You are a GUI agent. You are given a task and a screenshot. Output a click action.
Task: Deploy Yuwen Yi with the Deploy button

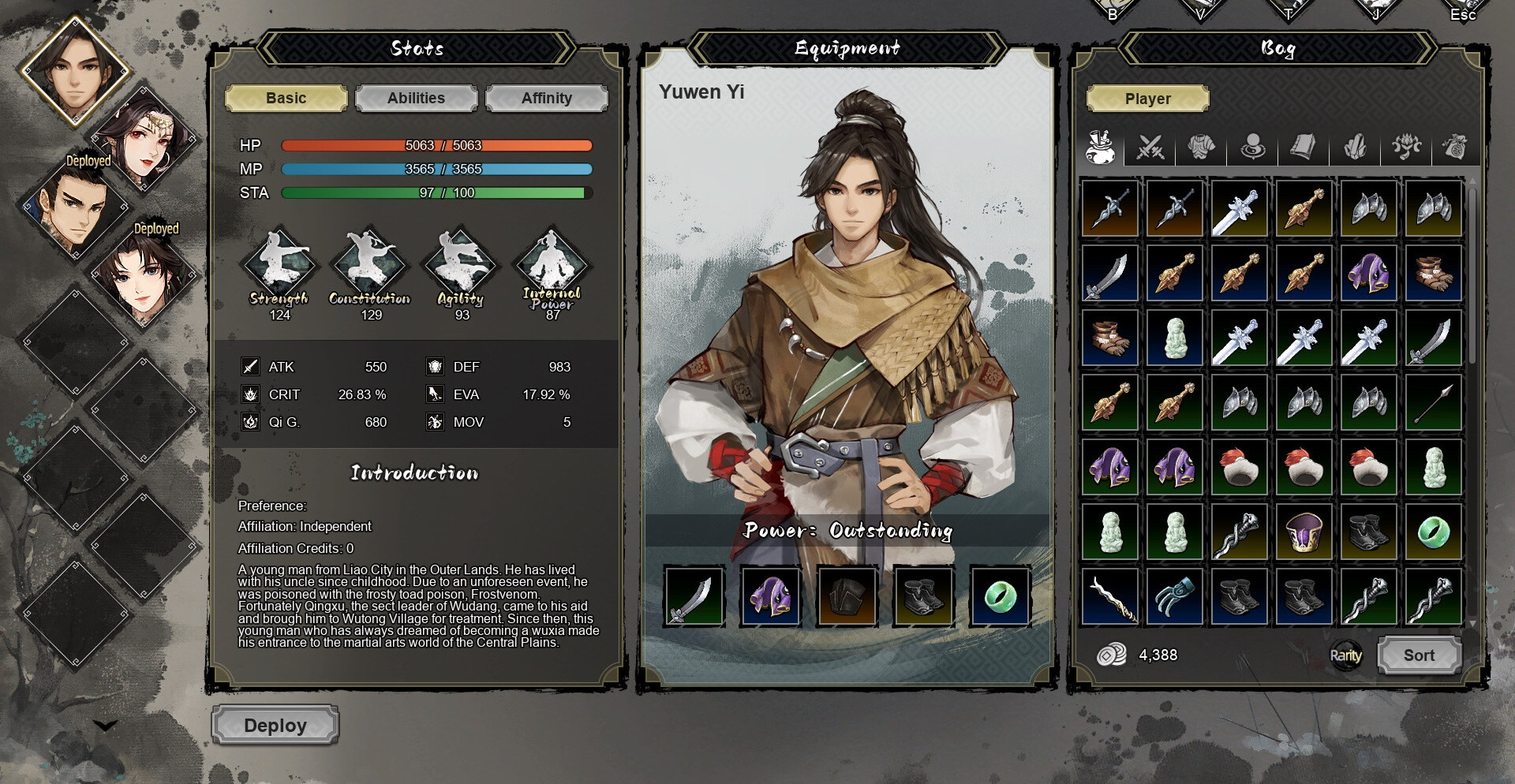[275, 726]
